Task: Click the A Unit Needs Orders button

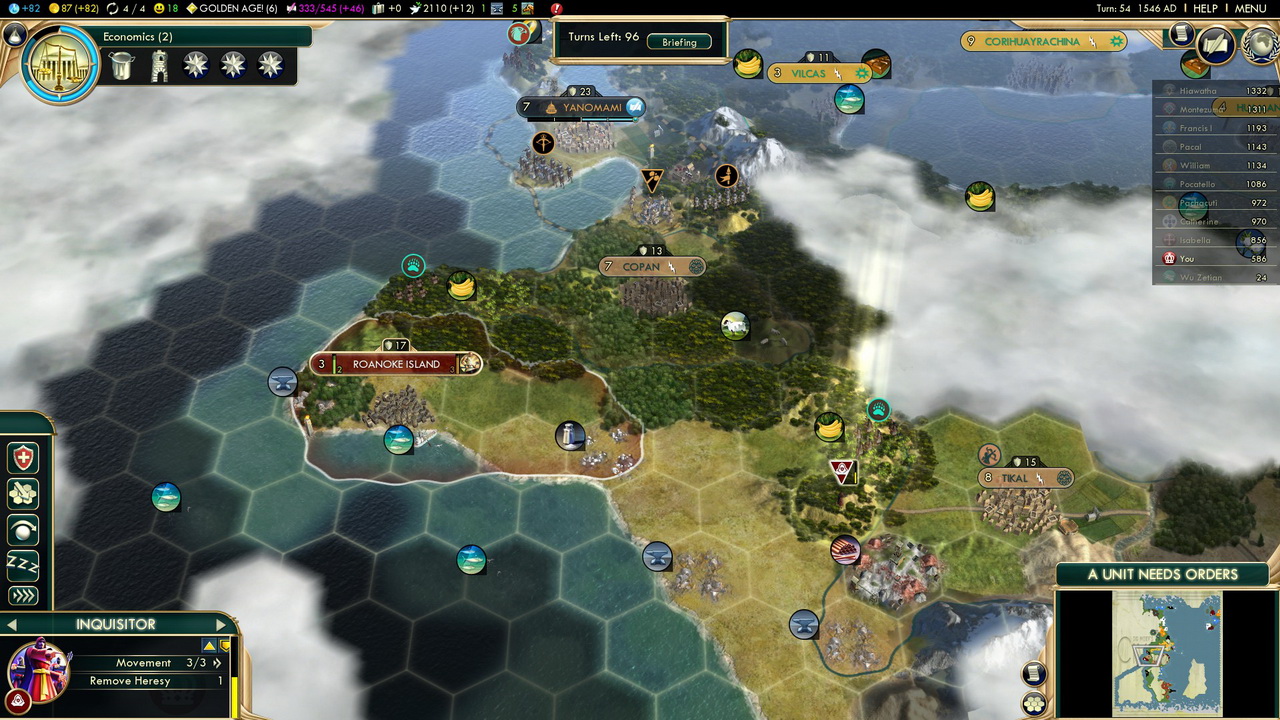Action: pyautogui.click(x=1162, y=574)
